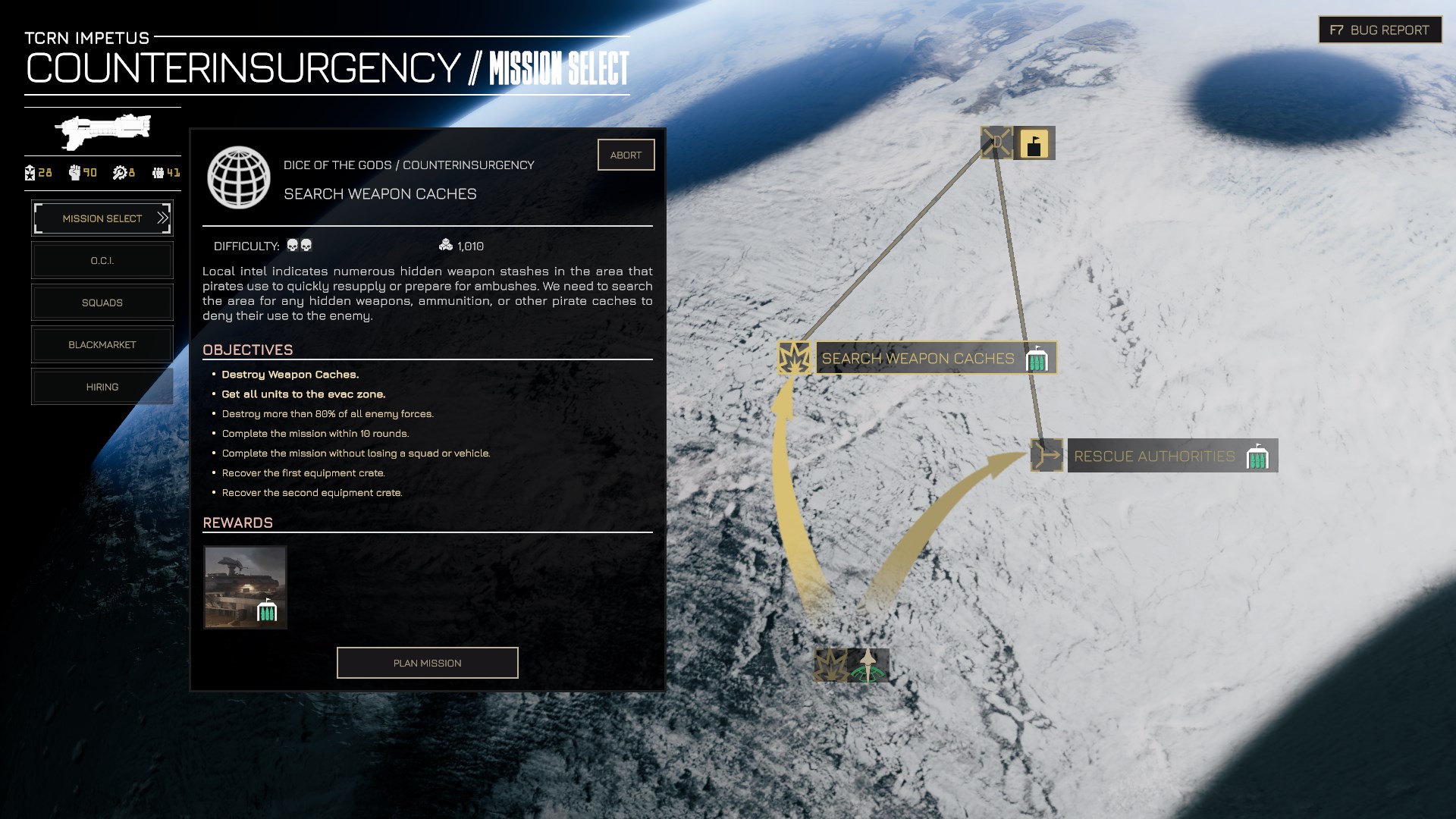This screenshot has height=819, width=1456.
Task: Open the Mission Select menu entry
Action: pyautogui.click(x=102, y=218)
